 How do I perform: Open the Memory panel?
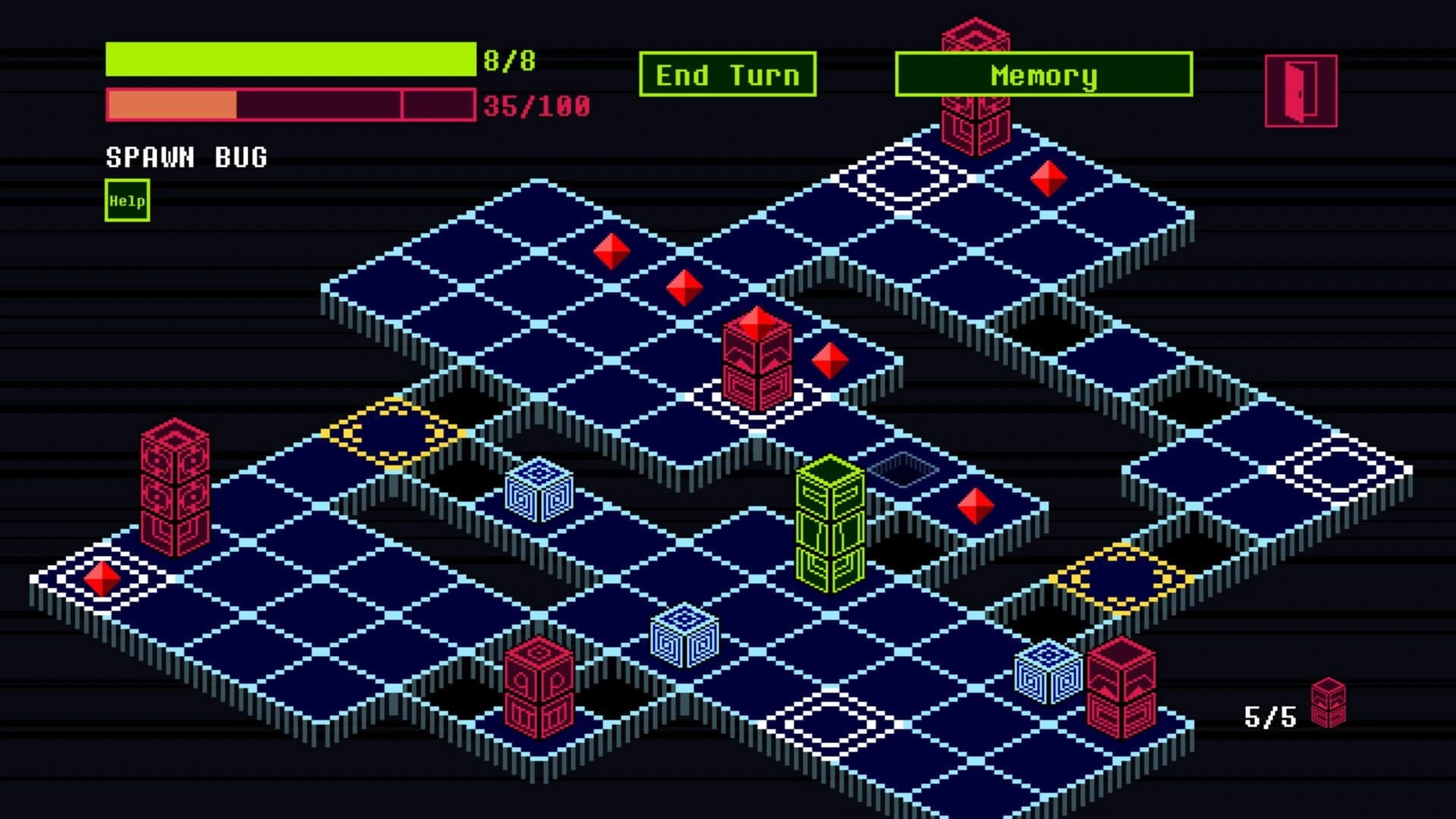point(1043,74)
